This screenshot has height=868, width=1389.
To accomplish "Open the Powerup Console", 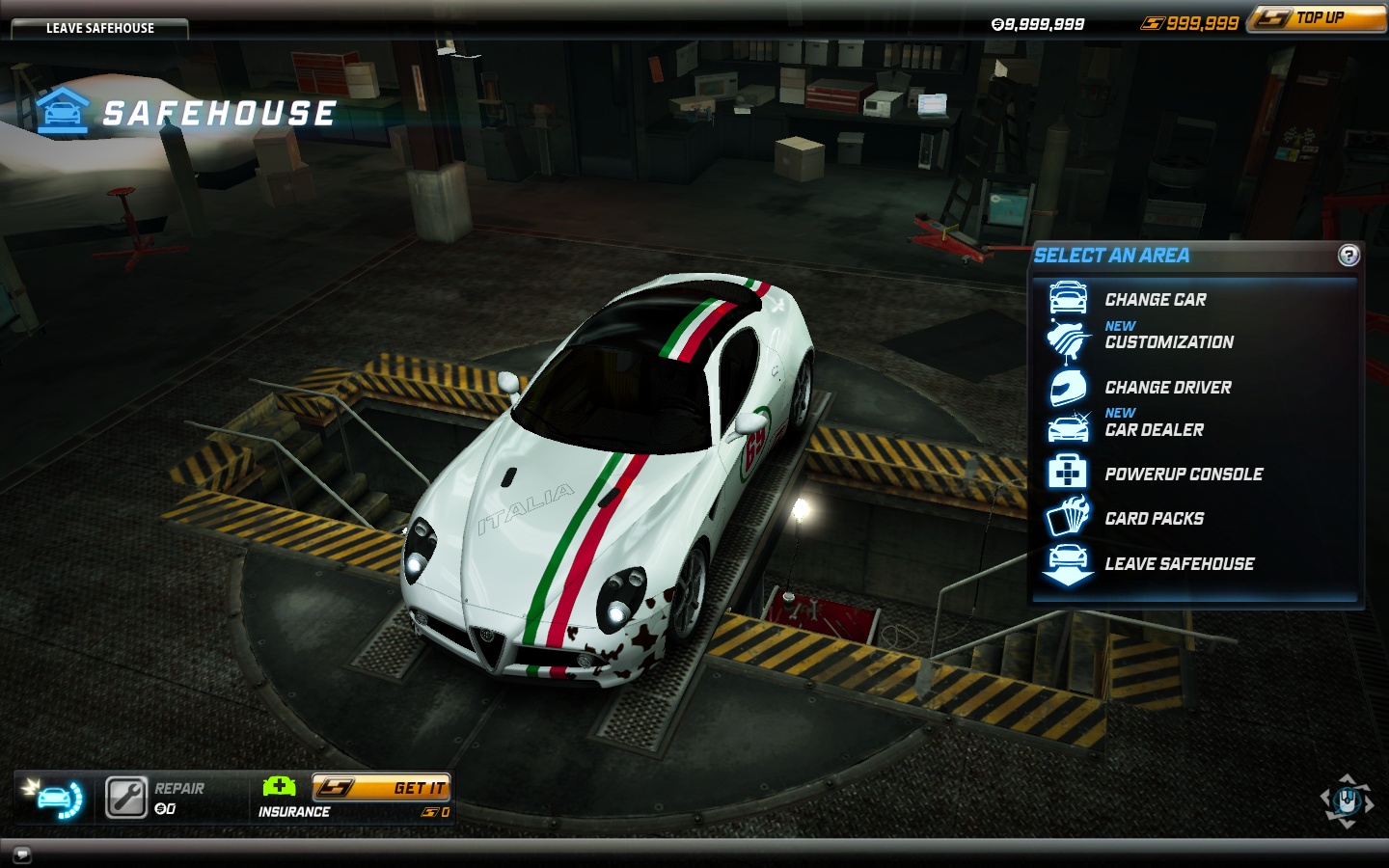I will pyautogui.click(x=1183, y=475).
